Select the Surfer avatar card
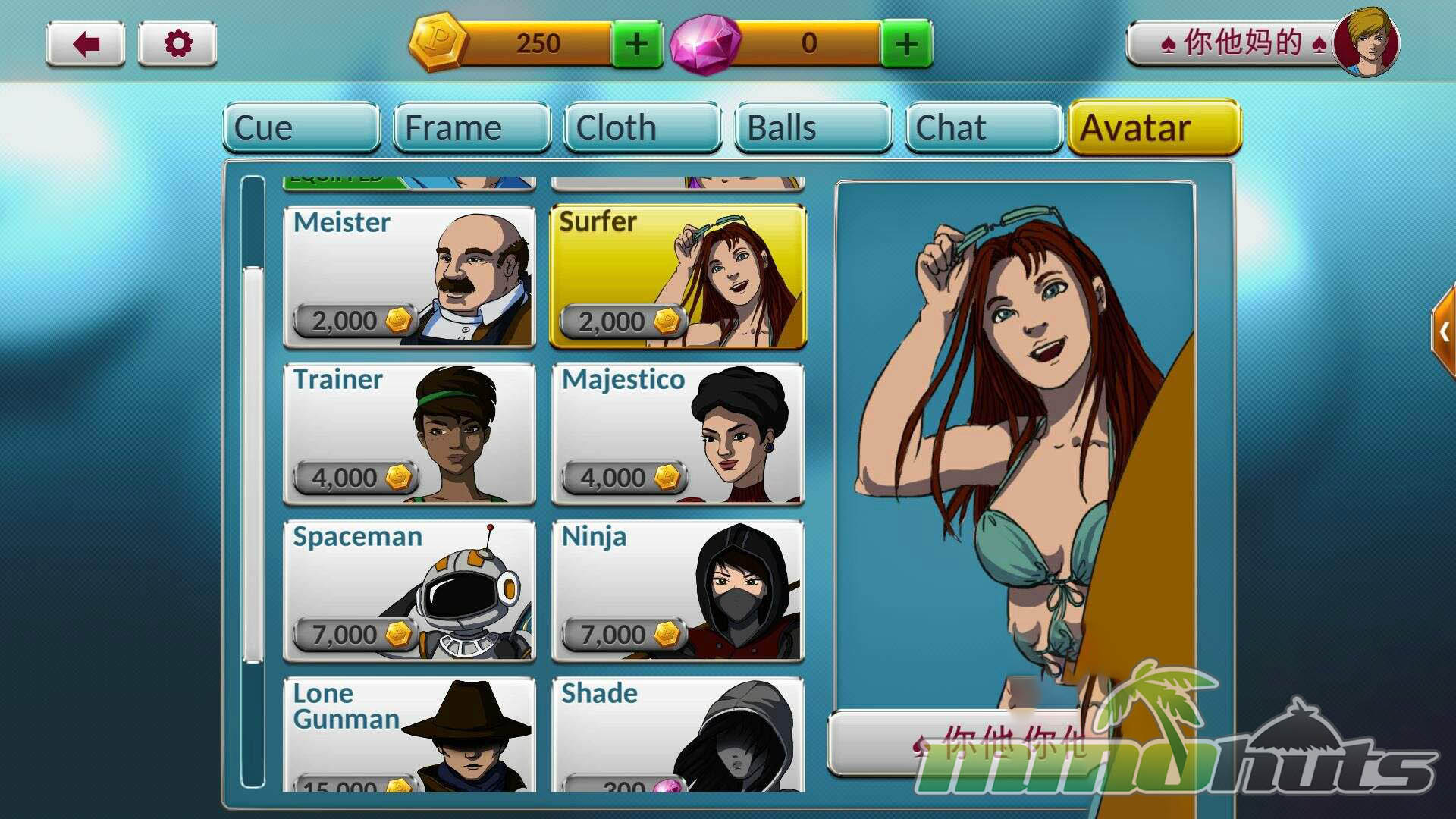Viewport: 1456px width, 819px height. pyautogui.click(x=678, y=277)
